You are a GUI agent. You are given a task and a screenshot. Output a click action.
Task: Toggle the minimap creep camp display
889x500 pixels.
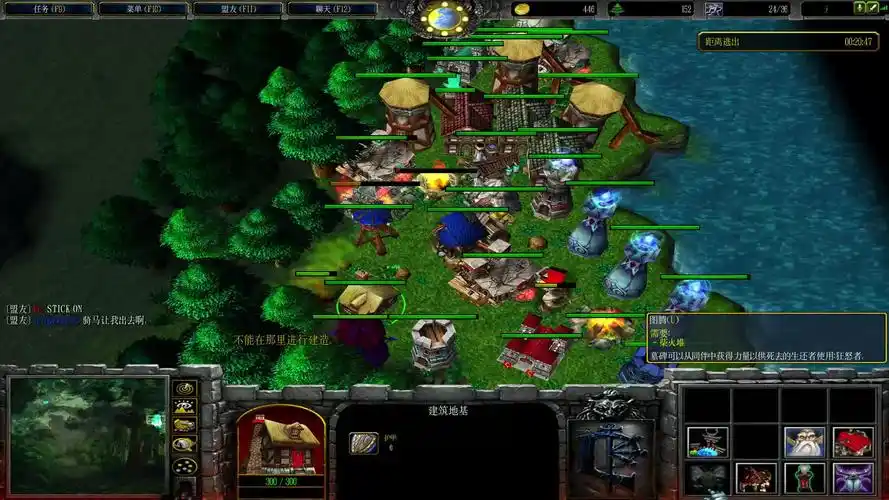point(184,445)
